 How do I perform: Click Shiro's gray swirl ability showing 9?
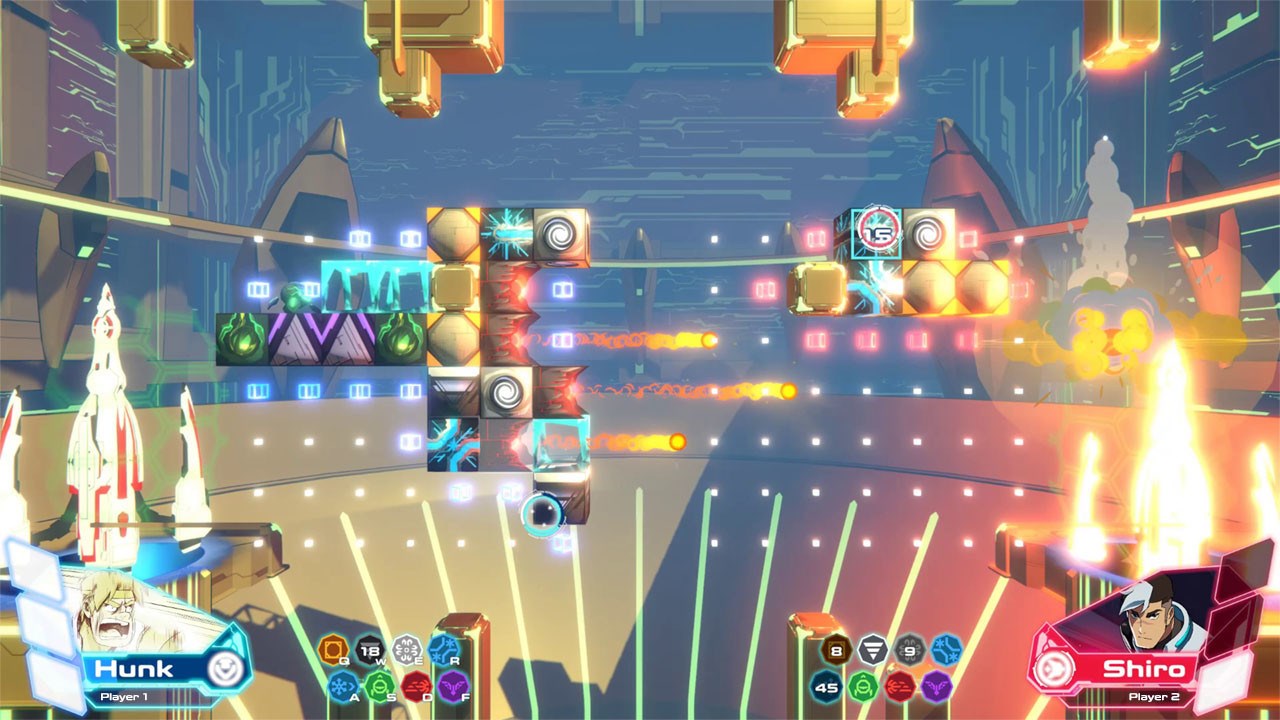click(x=909, y=650)
